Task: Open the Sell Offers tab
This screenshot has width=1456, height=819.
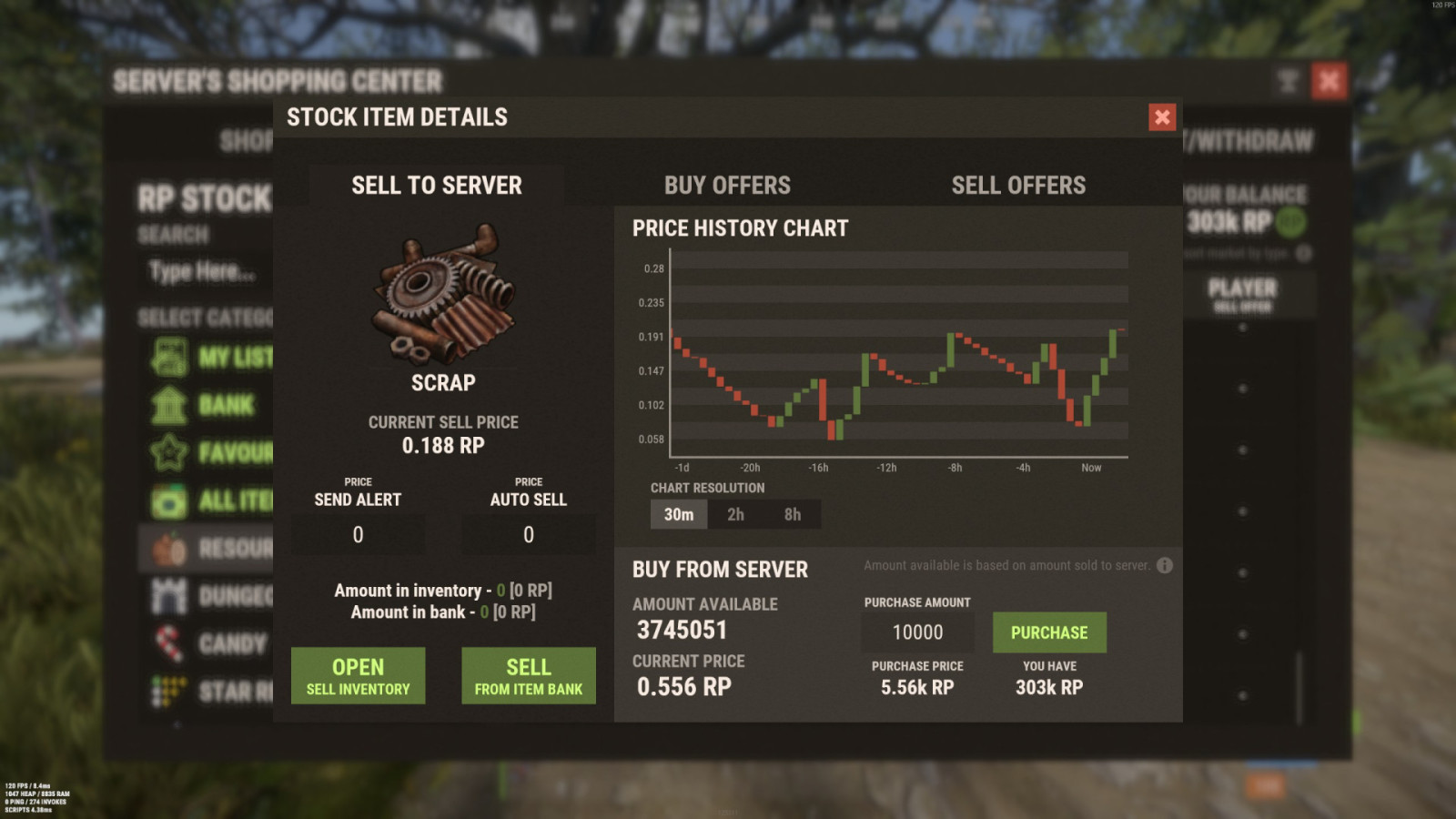Action: tap(1017, 185)
